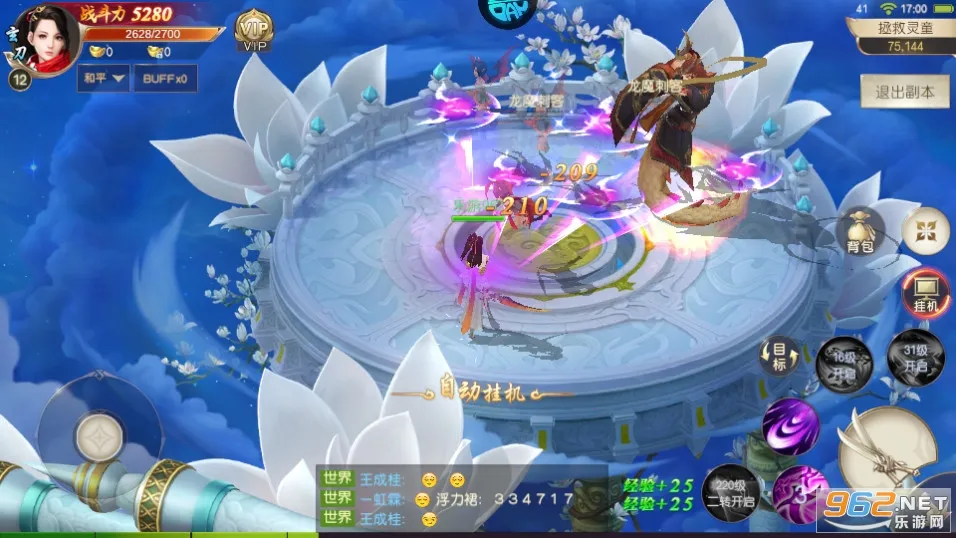Screen dimensions: 956x538
Task: Activate the purple swirl skill
Action: (790, 426)
